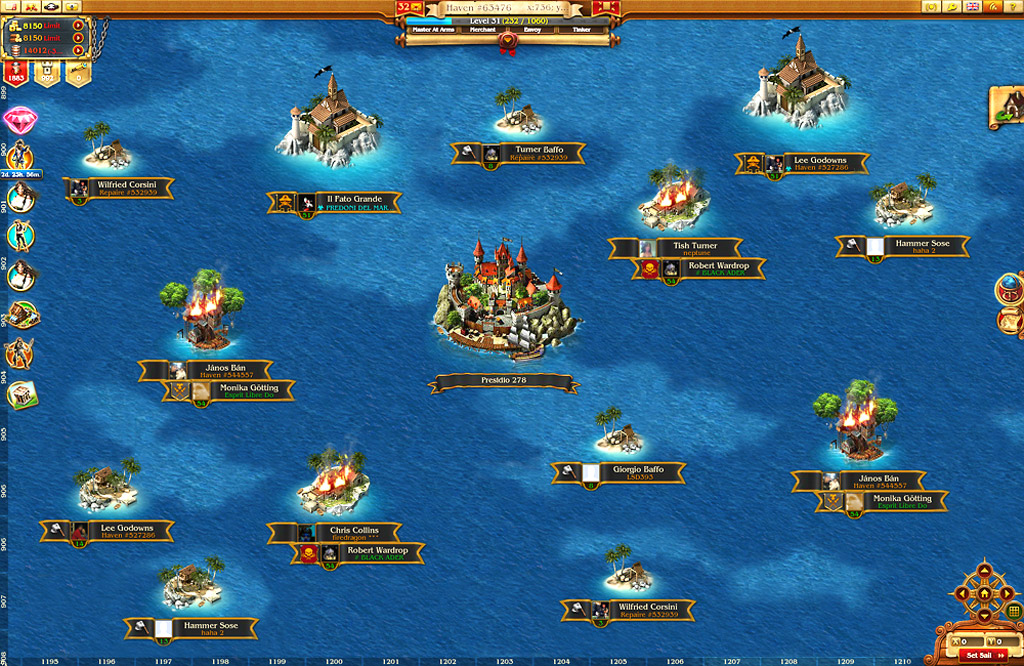The height and width of the screenshot is (666, 1024).
Task: Return to haven via scroll house icon
Action: coord(1007,106)
